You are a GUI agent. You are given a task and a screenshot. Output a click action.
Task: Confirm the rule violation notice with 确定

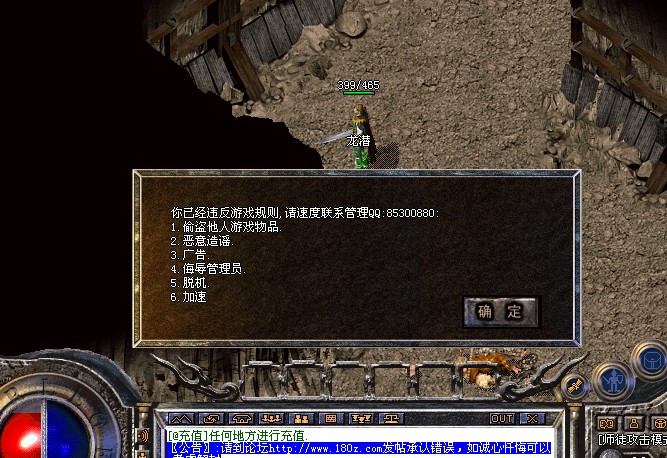pos(500,312)
